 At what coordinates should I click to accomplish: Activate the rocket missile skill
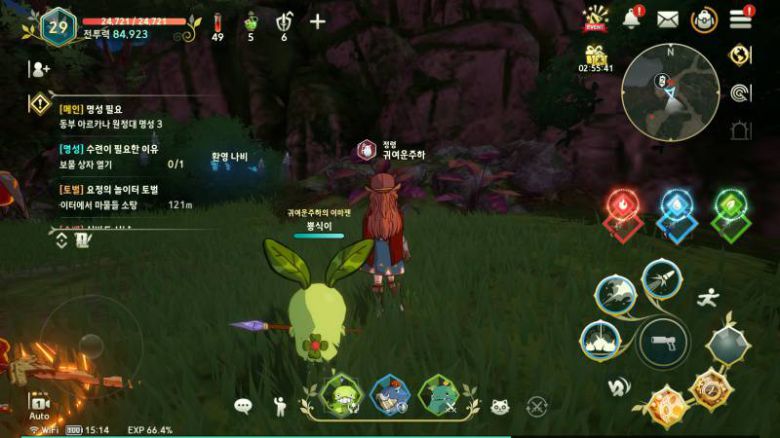pos(661,280)
